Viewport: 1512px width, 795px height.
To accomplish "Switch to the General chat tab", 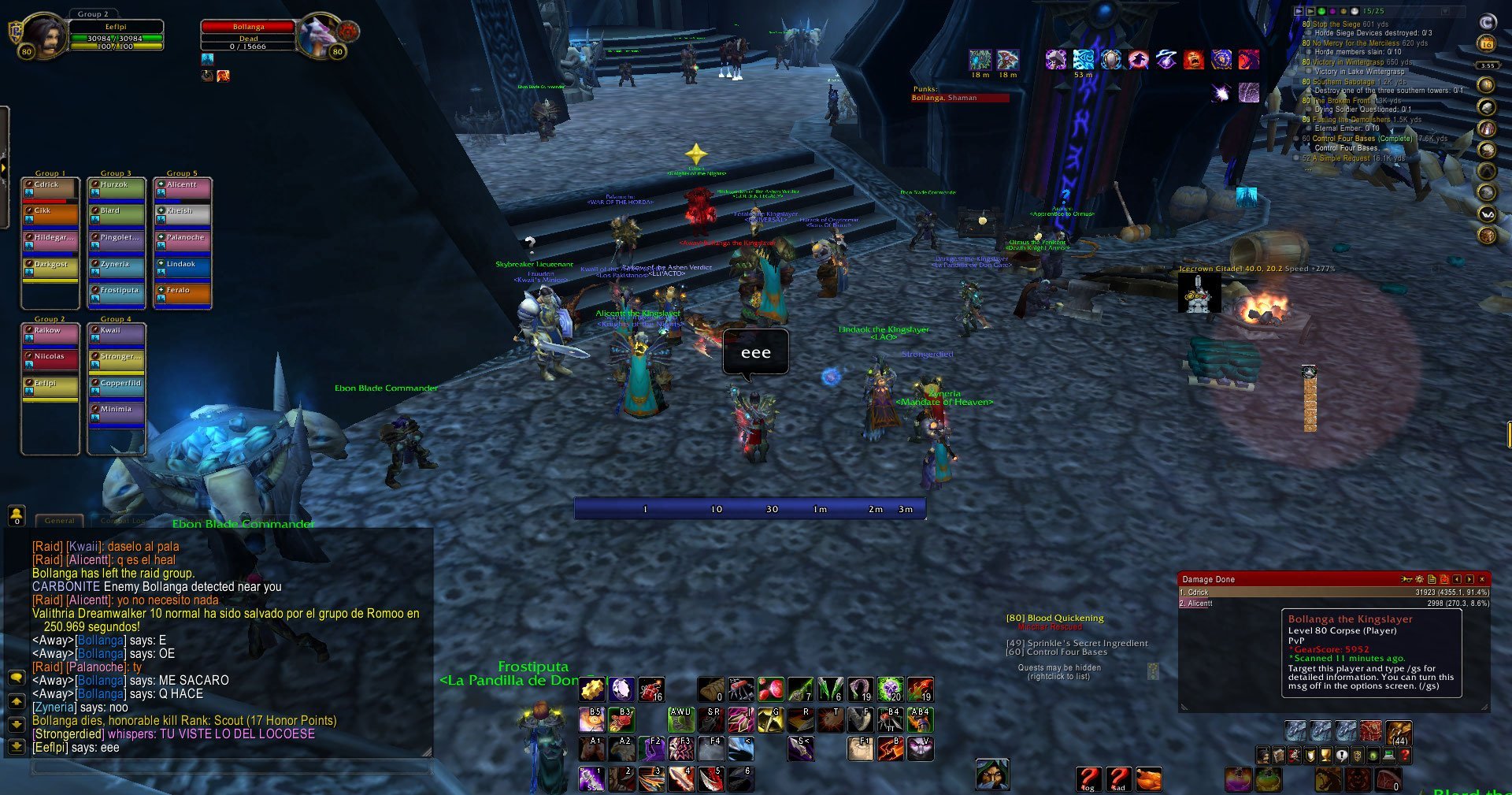I will 60,521.
